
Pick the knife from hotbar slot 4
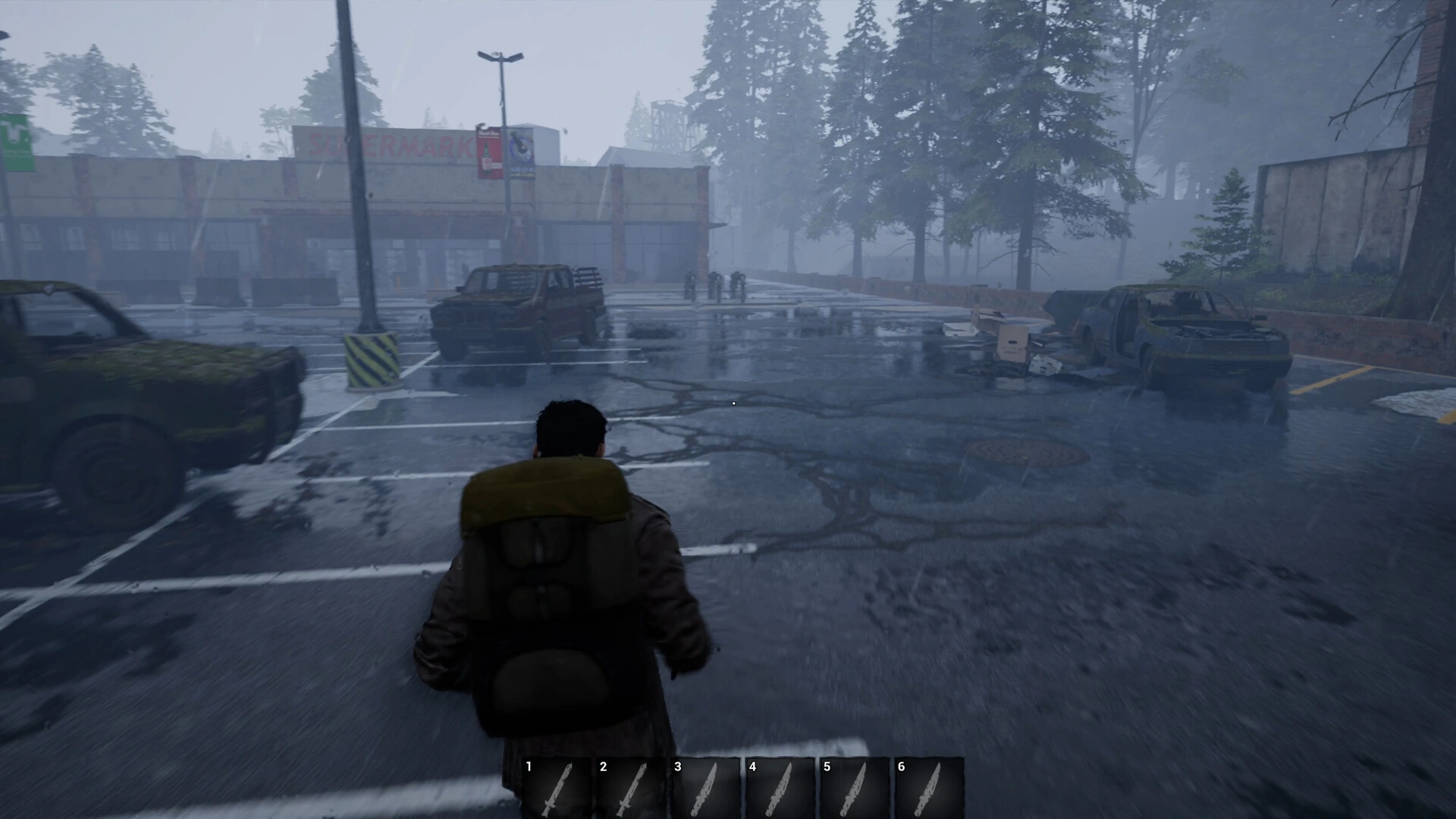click(x=778, y=788)
